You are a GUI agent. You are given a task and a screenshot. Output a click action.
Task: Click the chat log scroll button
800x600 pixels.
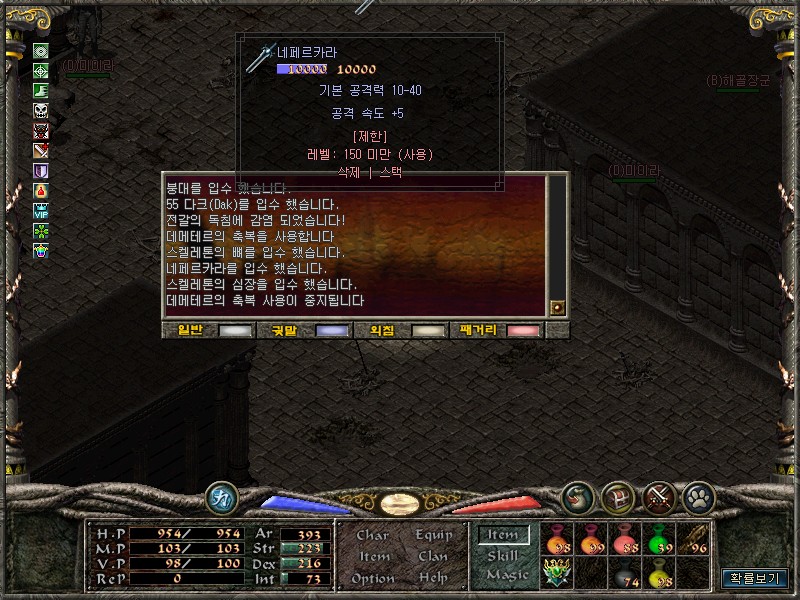(557, 308)
